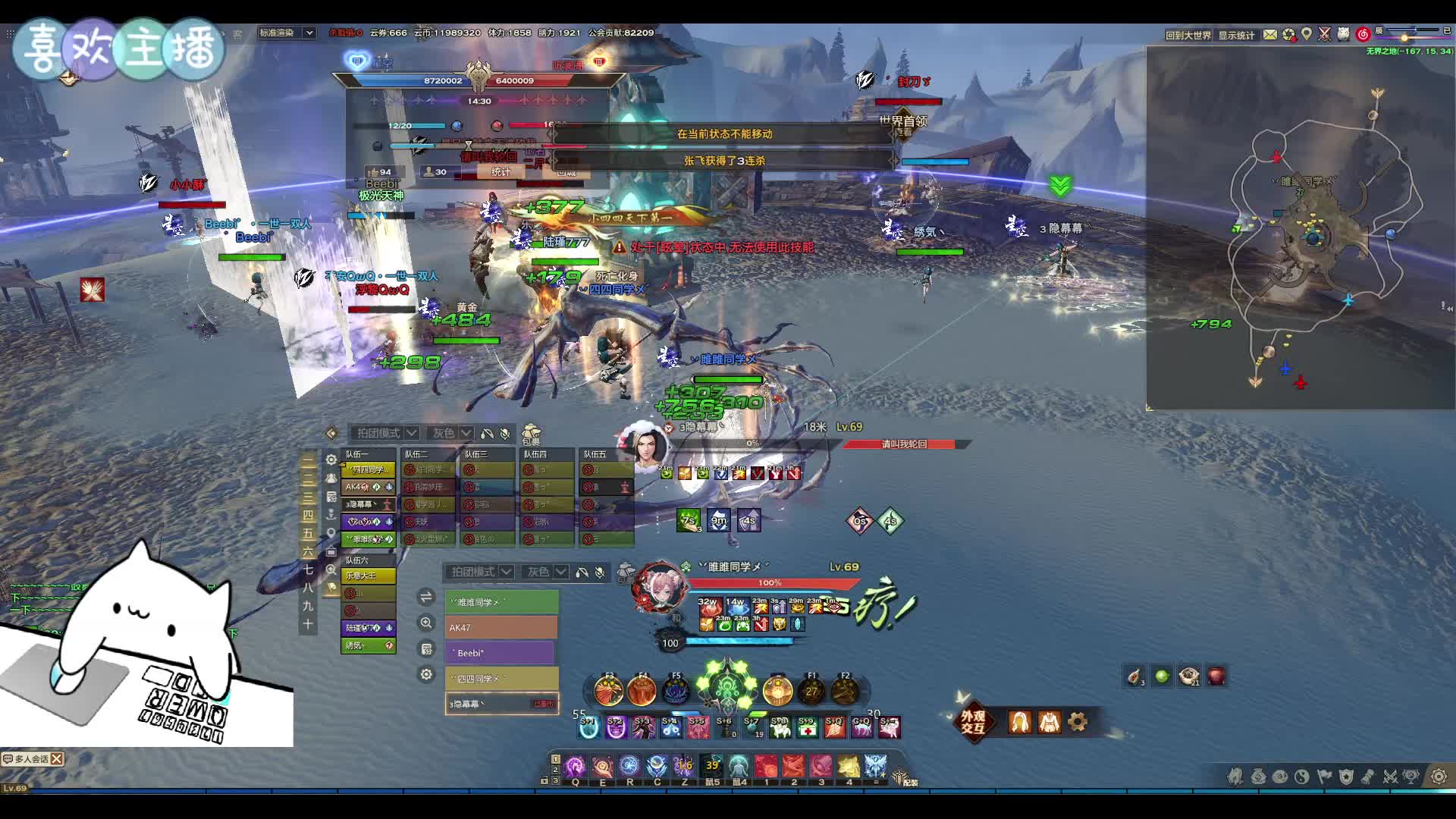Viewport: 1456px width, 819px height.
Task: Activate the Q hotkey purple swirl skill
Action: point(576,767)
